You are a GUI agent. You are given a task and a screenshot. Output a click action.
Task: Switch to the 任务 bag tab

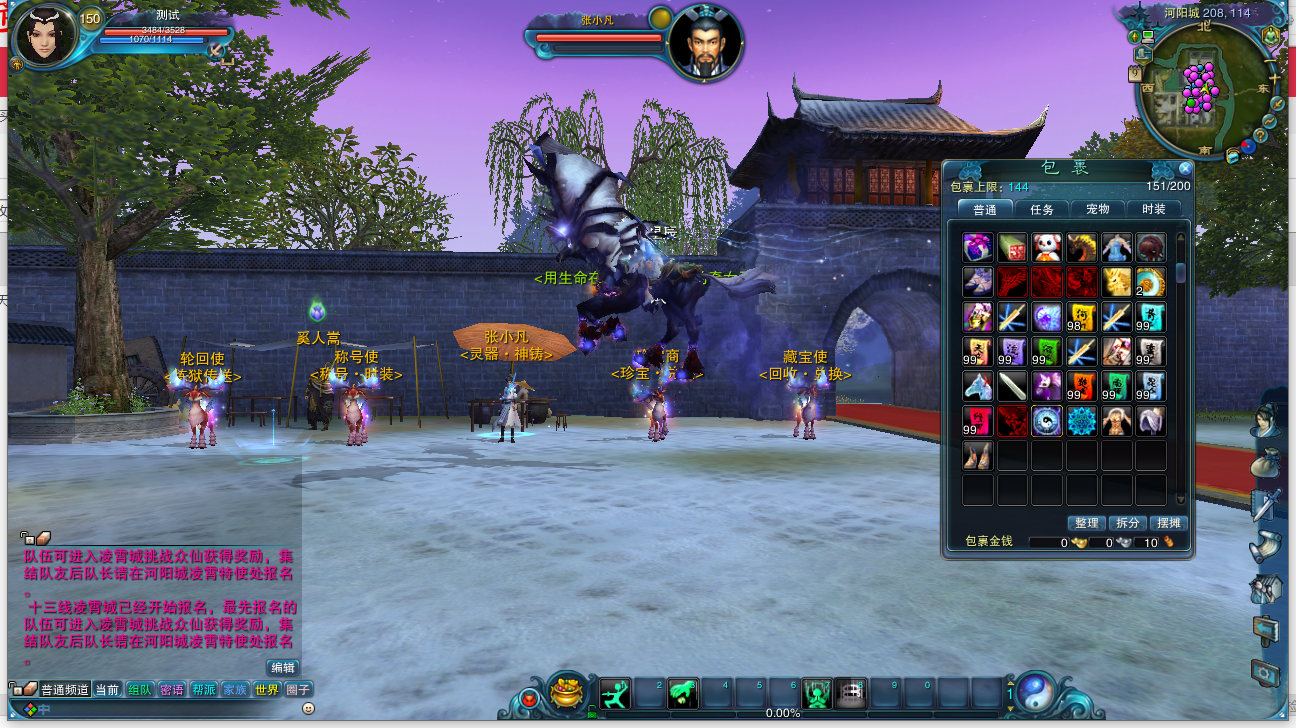click(1041, 209)
